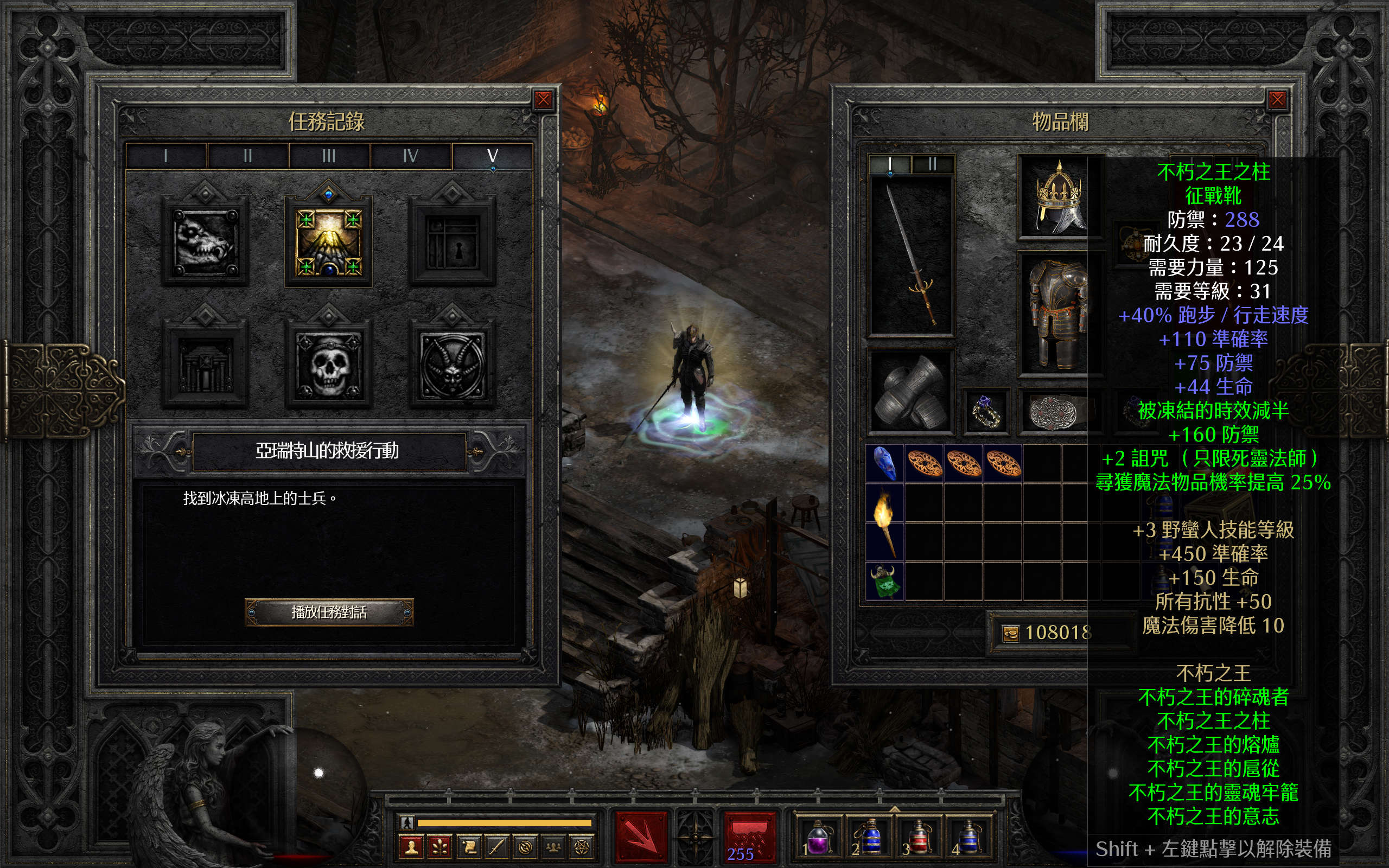Close the quest log panel
This screenshot has width=1389, height=868.
(543, 100)
